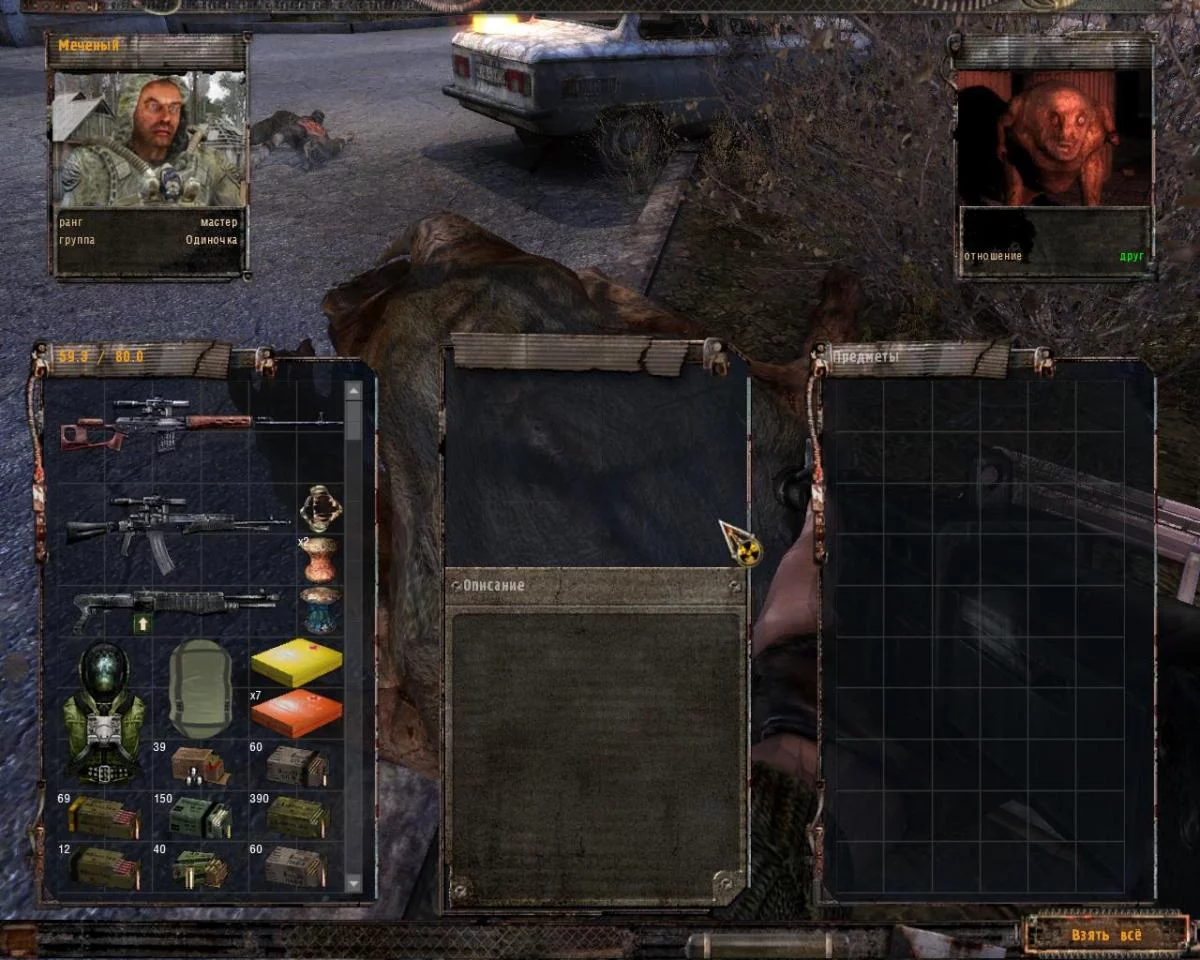Select the blue mushroom-shaped artifact

click(x=321, y=609)
